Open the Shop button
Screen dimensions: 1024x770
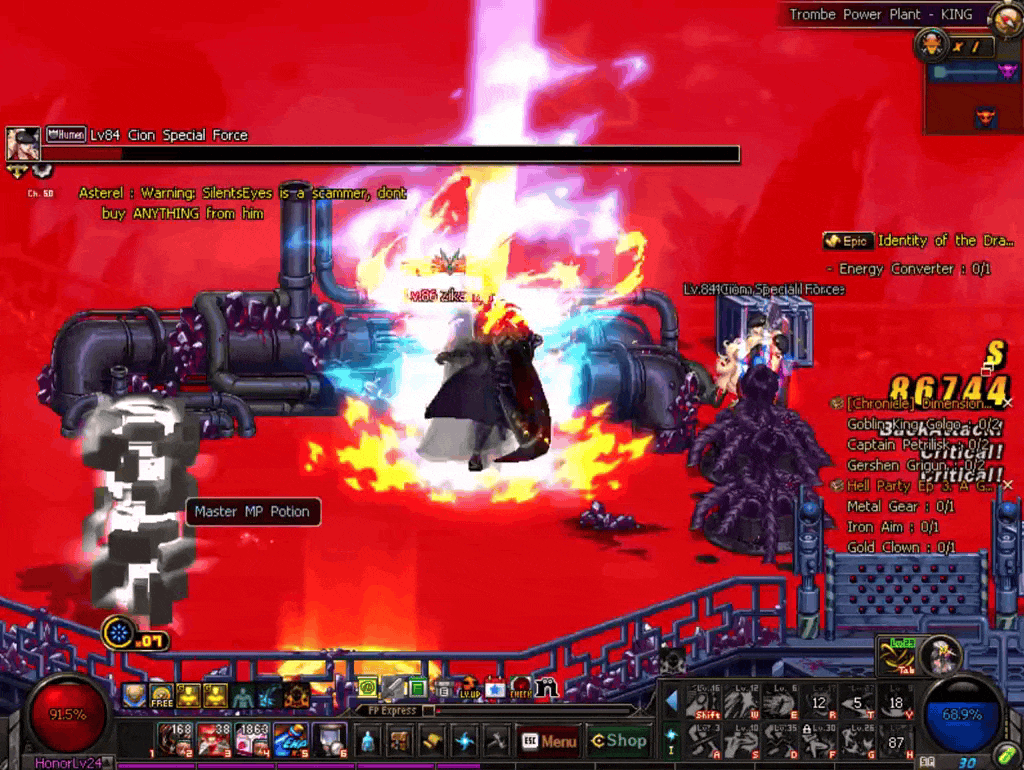point(617,741)
